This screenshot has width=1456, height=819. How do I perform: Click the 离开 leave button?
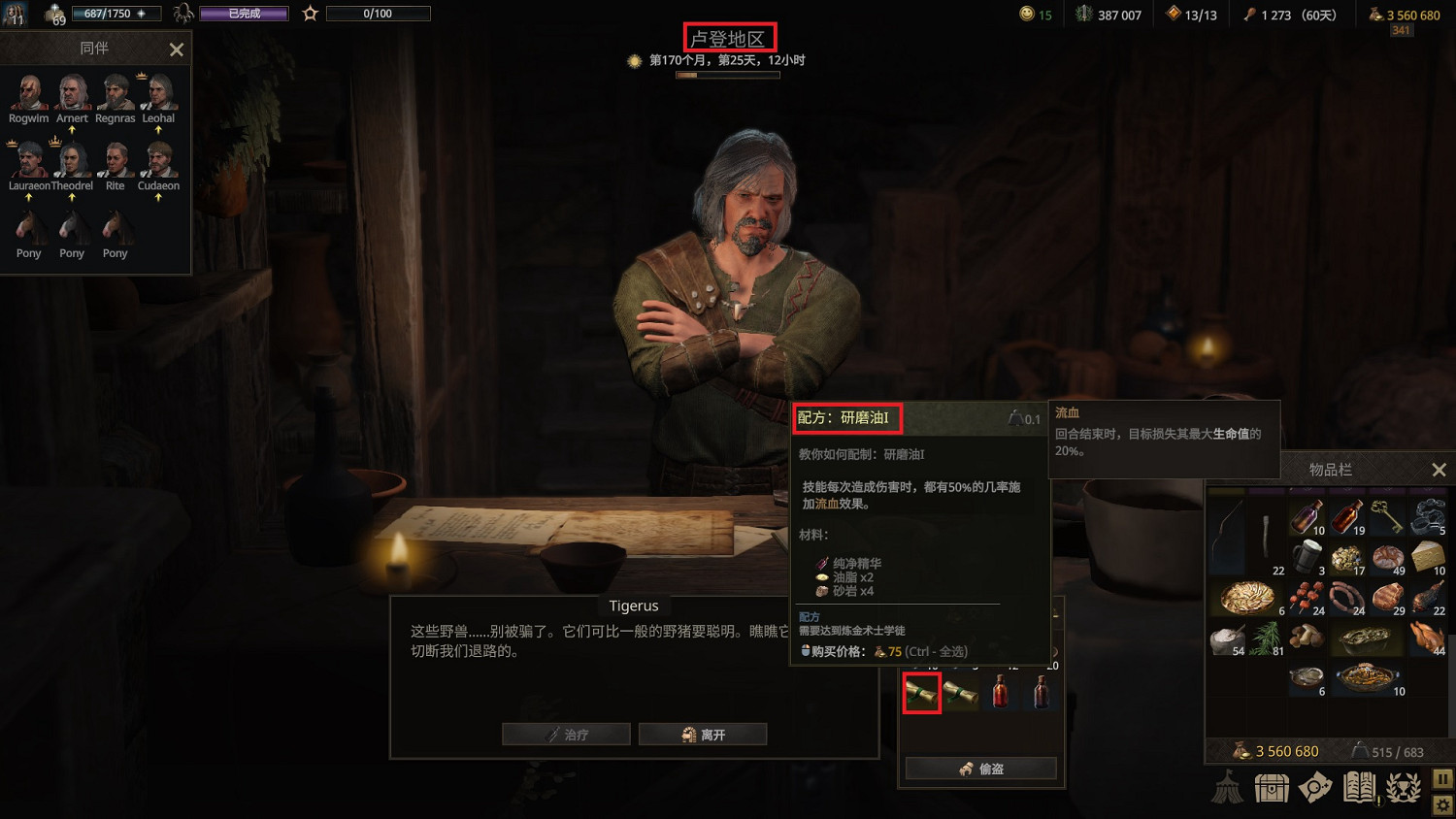(703, 735)
